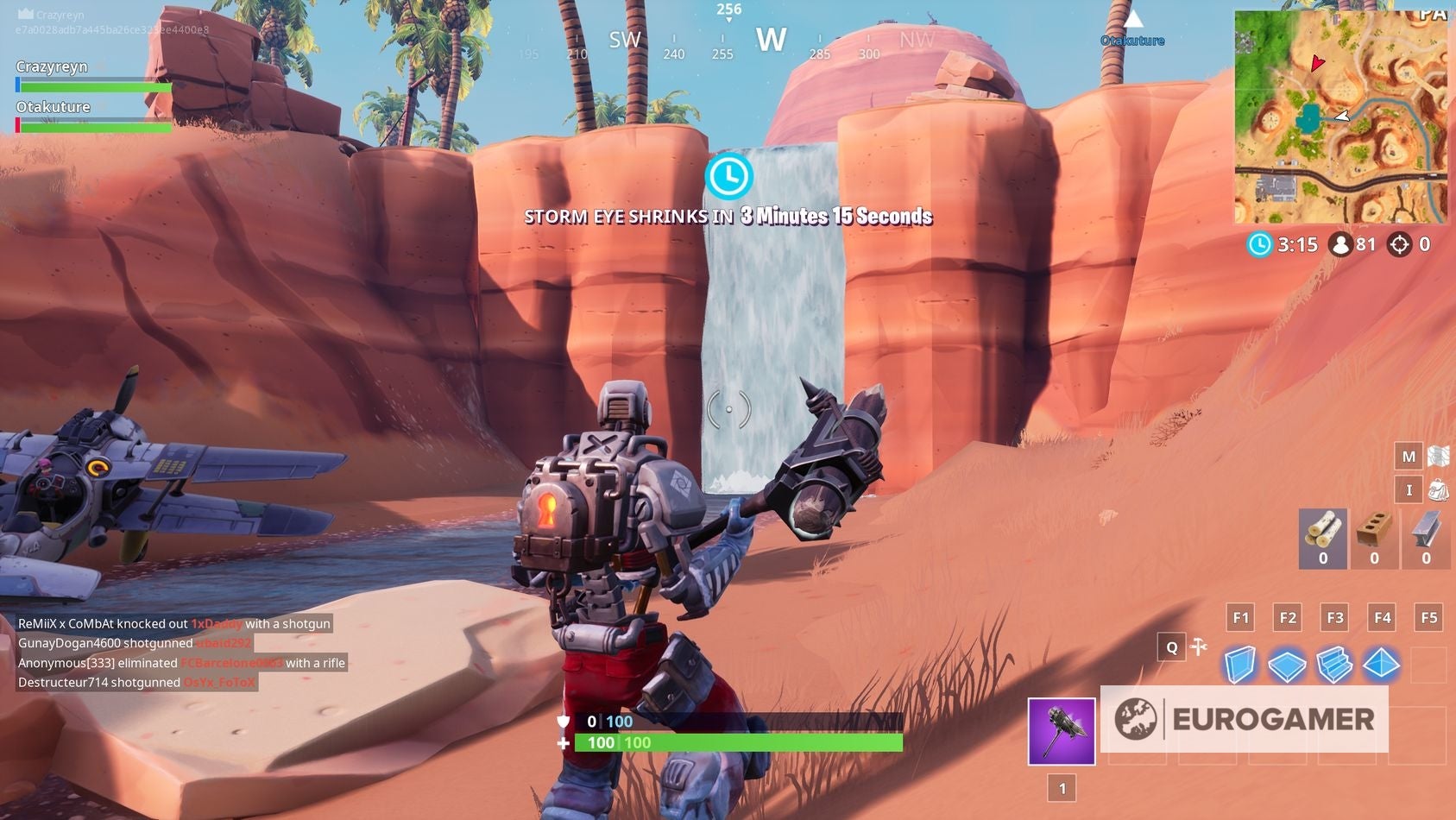Select the floor build piece icon
Screen dimensions: 1456x820
tap(1287, 665)
